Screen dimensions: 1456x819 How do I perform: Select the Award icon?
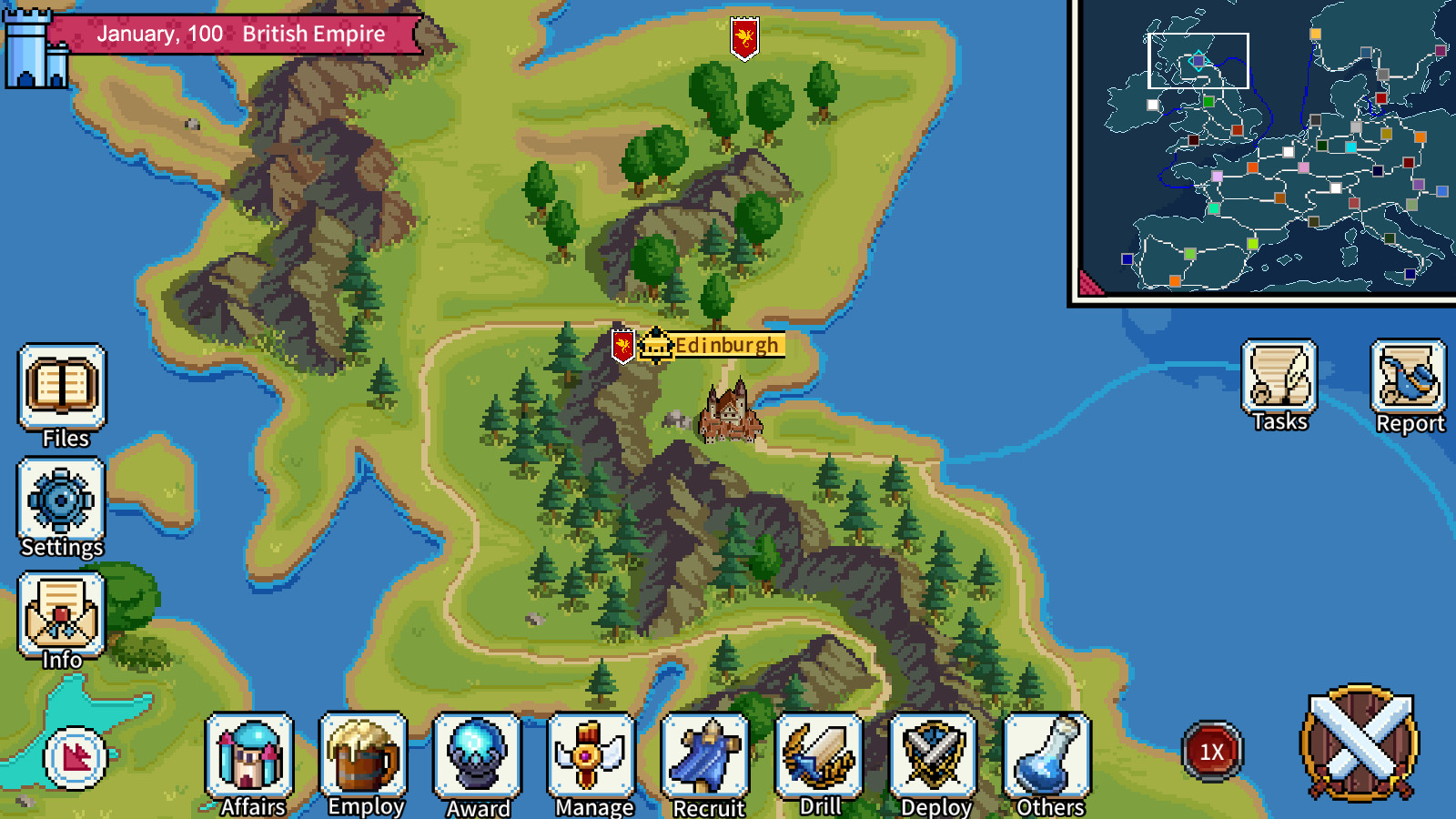475,758
